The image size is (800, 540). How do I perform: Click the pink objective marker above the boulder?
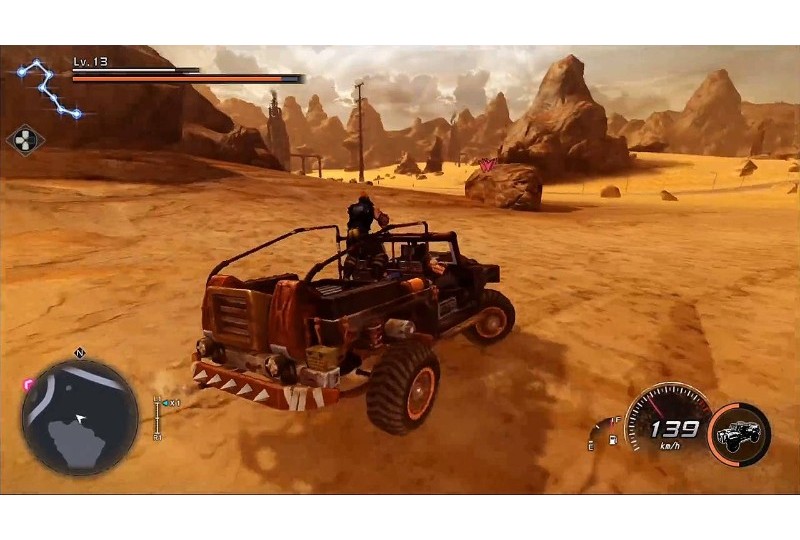coord(488,165)
